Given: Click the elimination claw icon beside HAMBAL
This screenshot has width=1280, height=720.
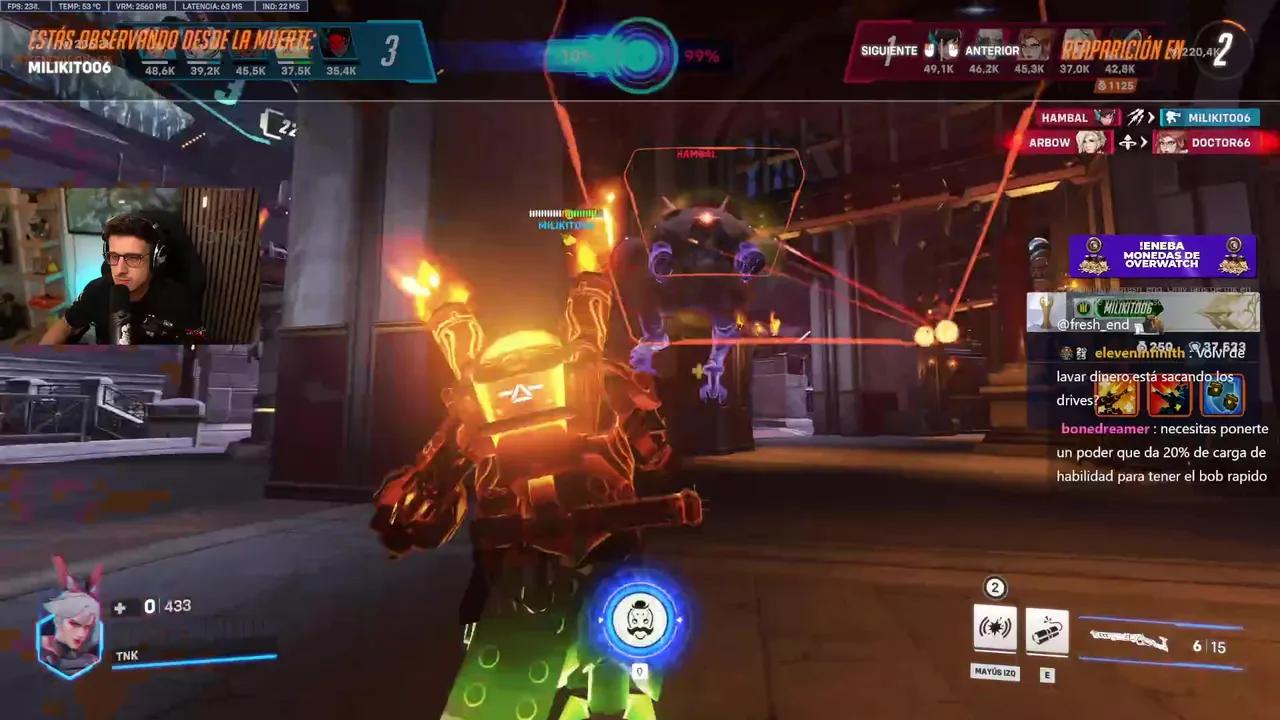Looking at the screenshot, I should click(x=1137, y=117).
